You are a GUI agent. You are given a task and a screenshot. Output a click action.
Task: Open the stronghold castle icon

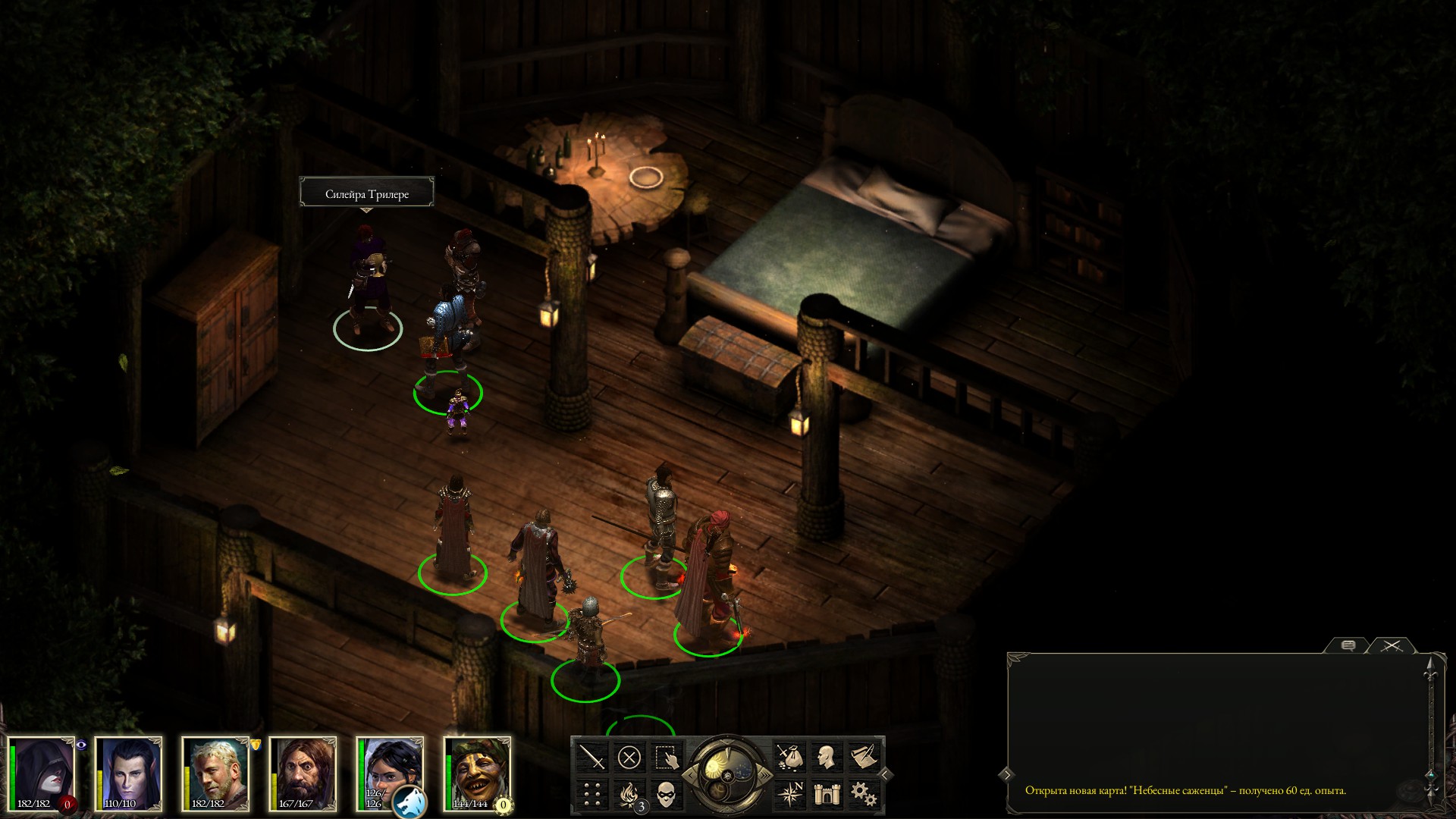pyautogui.click(x=826, y=794)
